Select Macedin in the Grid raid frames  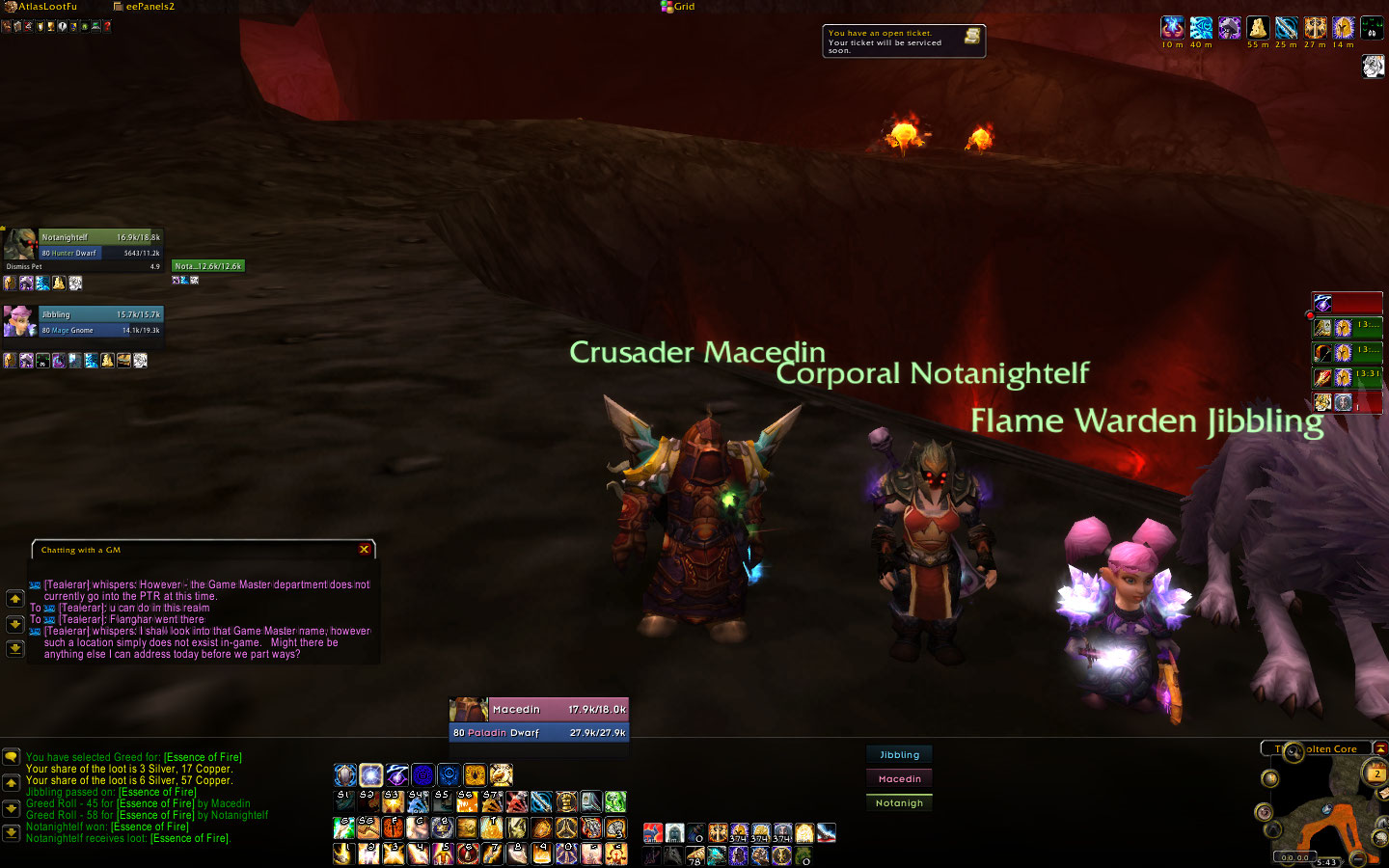point(899,779)
